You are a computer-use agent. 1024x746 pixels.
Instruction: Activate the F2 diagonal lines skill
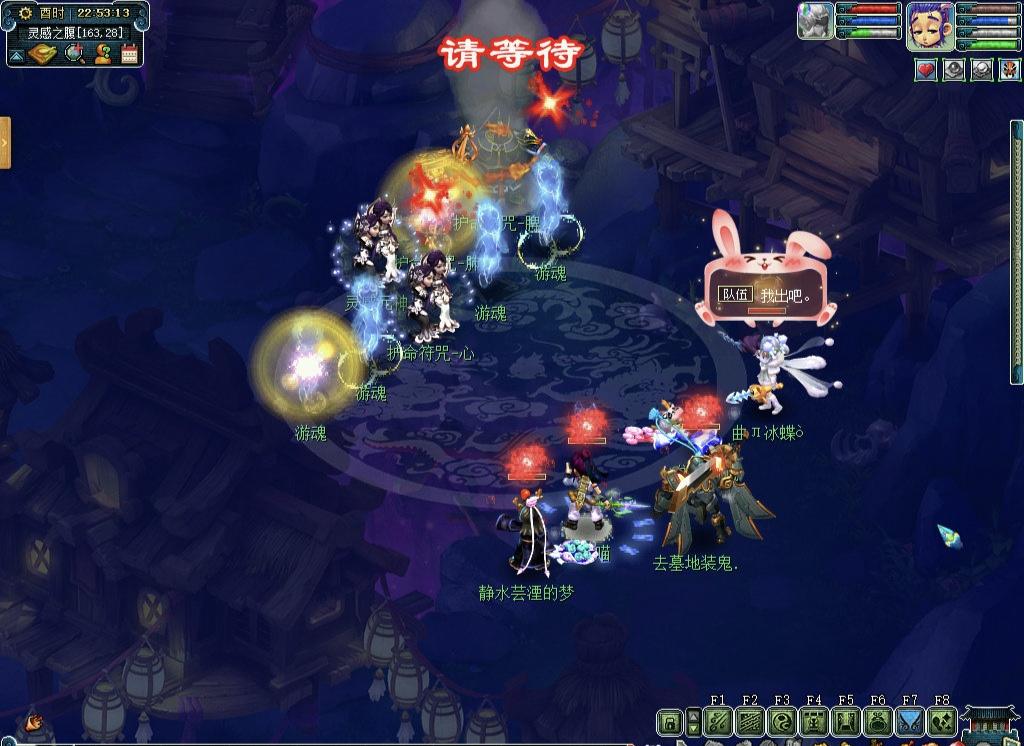tap(749, 721)
